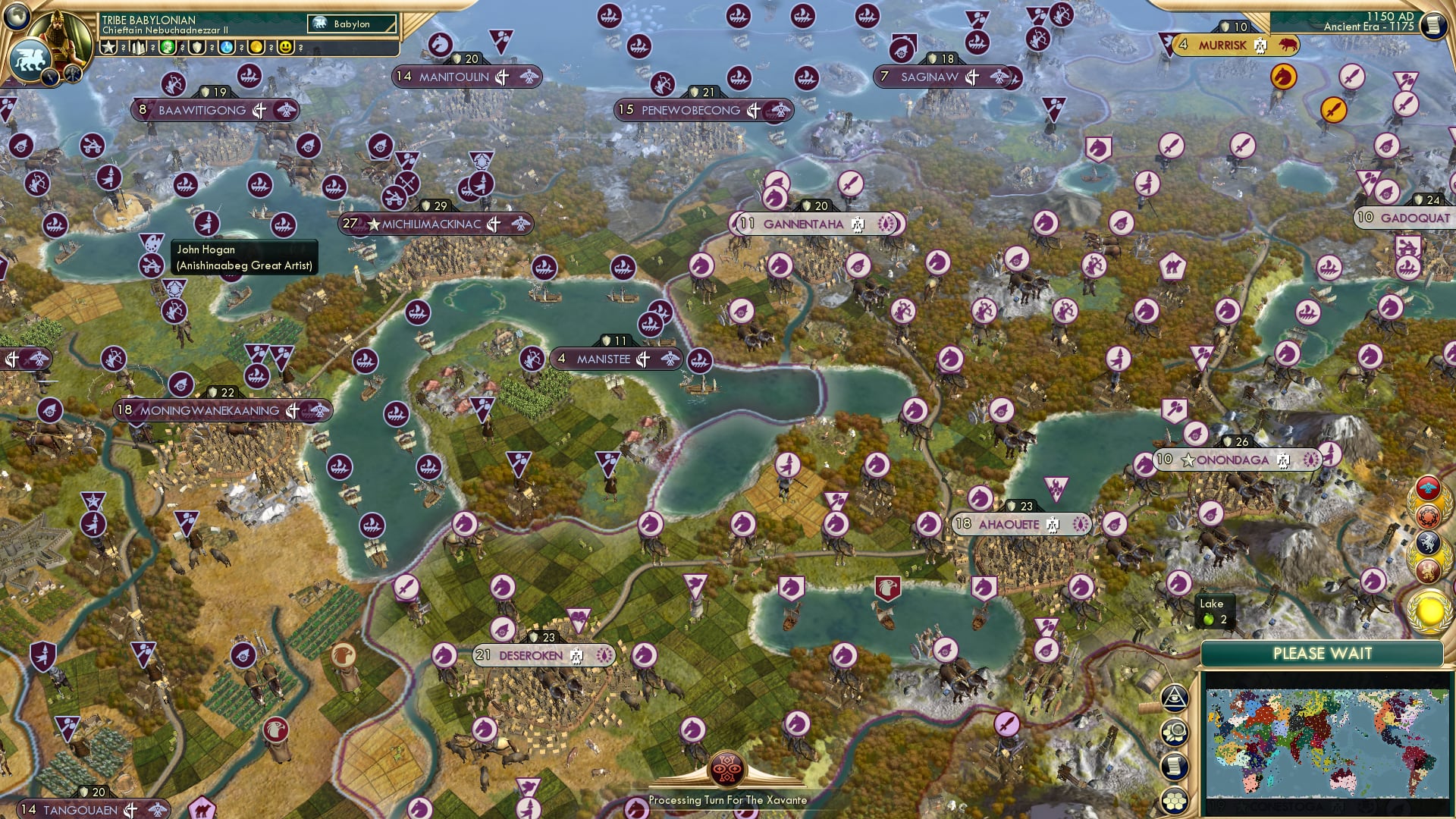Open the scroll icon beside the turn date

[x=1432, y=26]
